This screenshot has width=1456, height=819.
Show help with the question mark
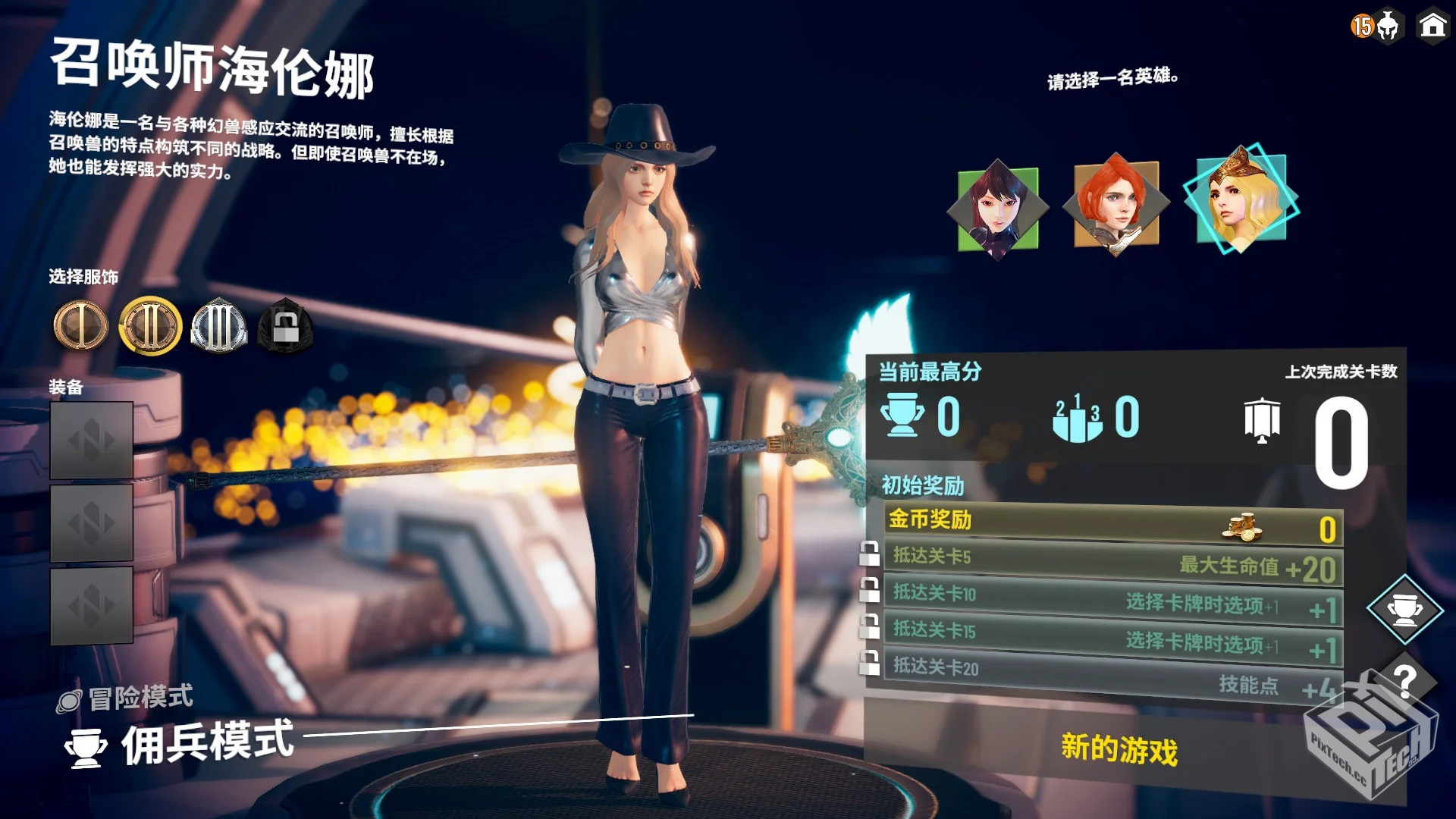tap(1404, 681)
